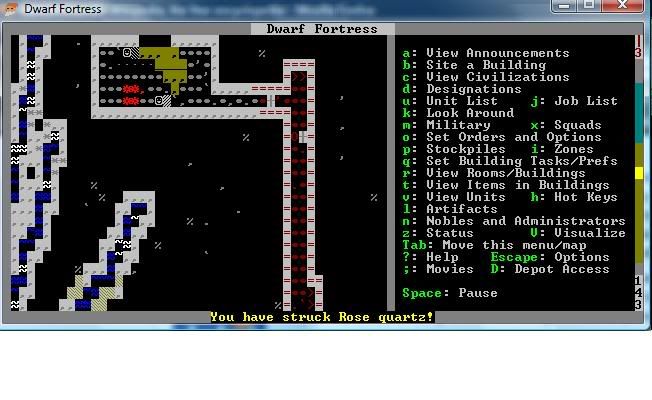The height and width of the screenshot is (400, 652).
Task: Choose the Designations menu entry
Action: [473, 89]
